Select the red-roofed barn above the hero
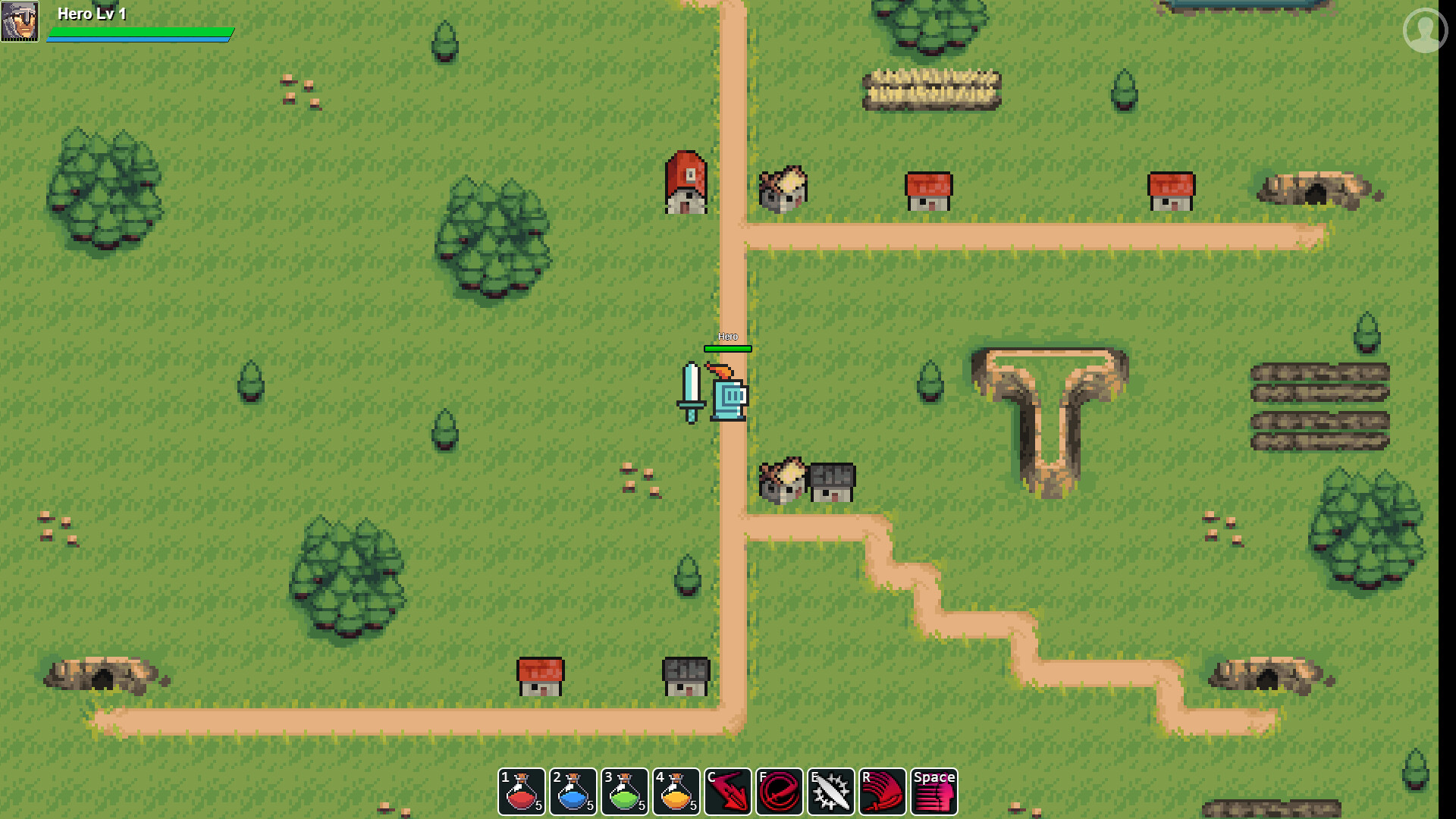The width and height of the screenshot is (1456, 819). (x=685, y=182)
